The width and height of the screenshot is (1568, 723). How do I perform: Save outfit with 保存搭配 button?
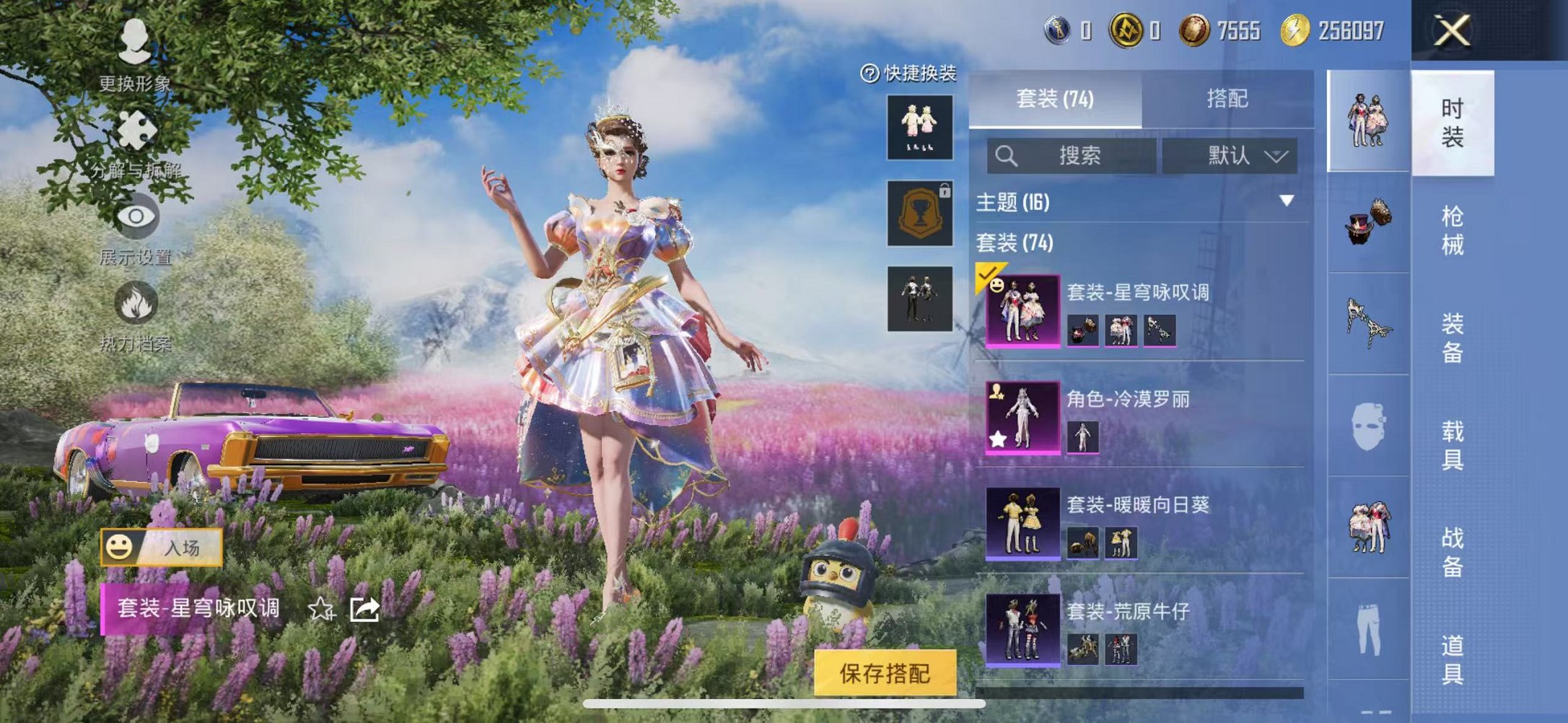point(885,672)
